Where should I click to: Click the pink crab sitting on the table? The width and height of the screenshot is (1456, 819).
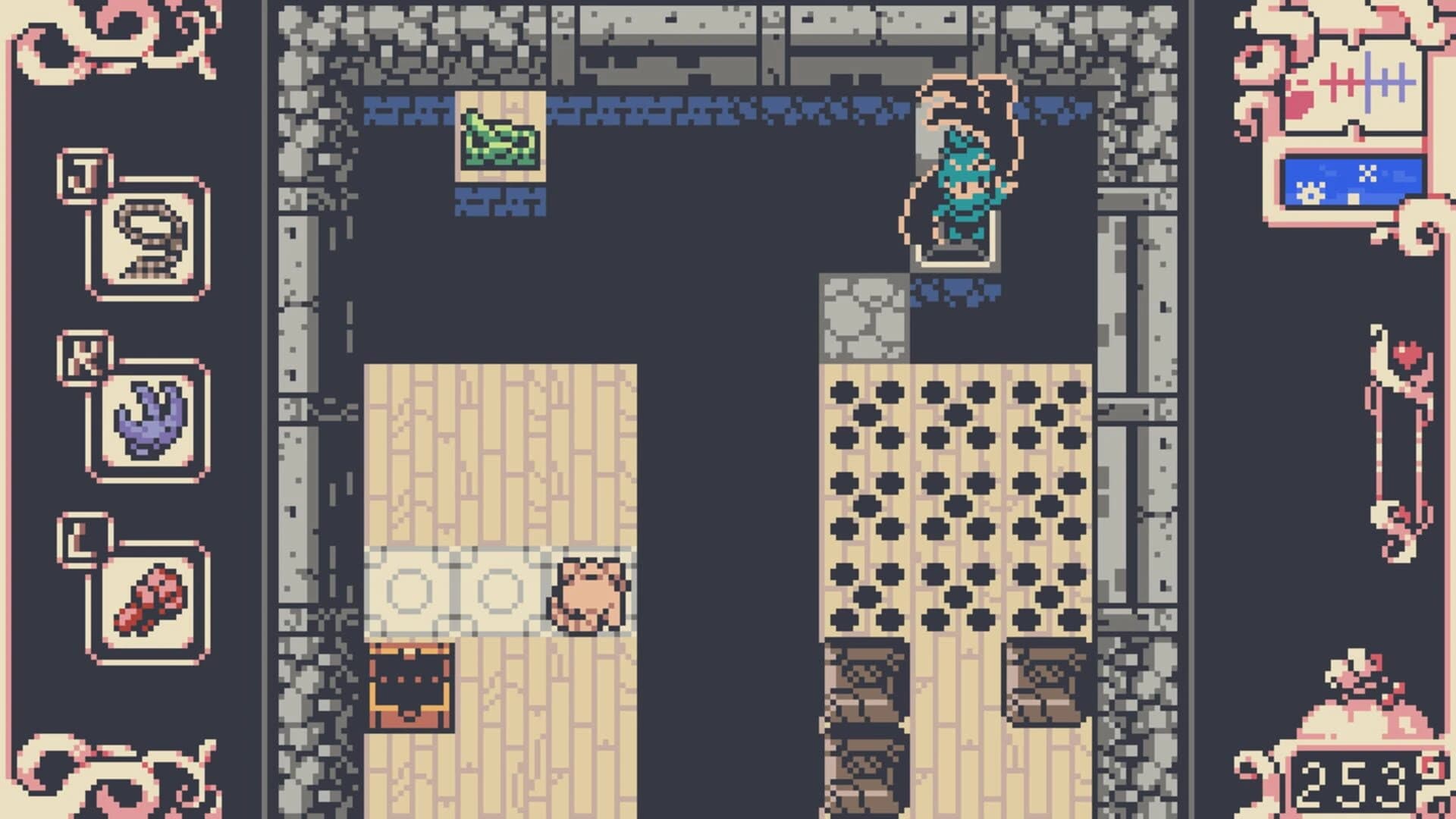point(590,594)
